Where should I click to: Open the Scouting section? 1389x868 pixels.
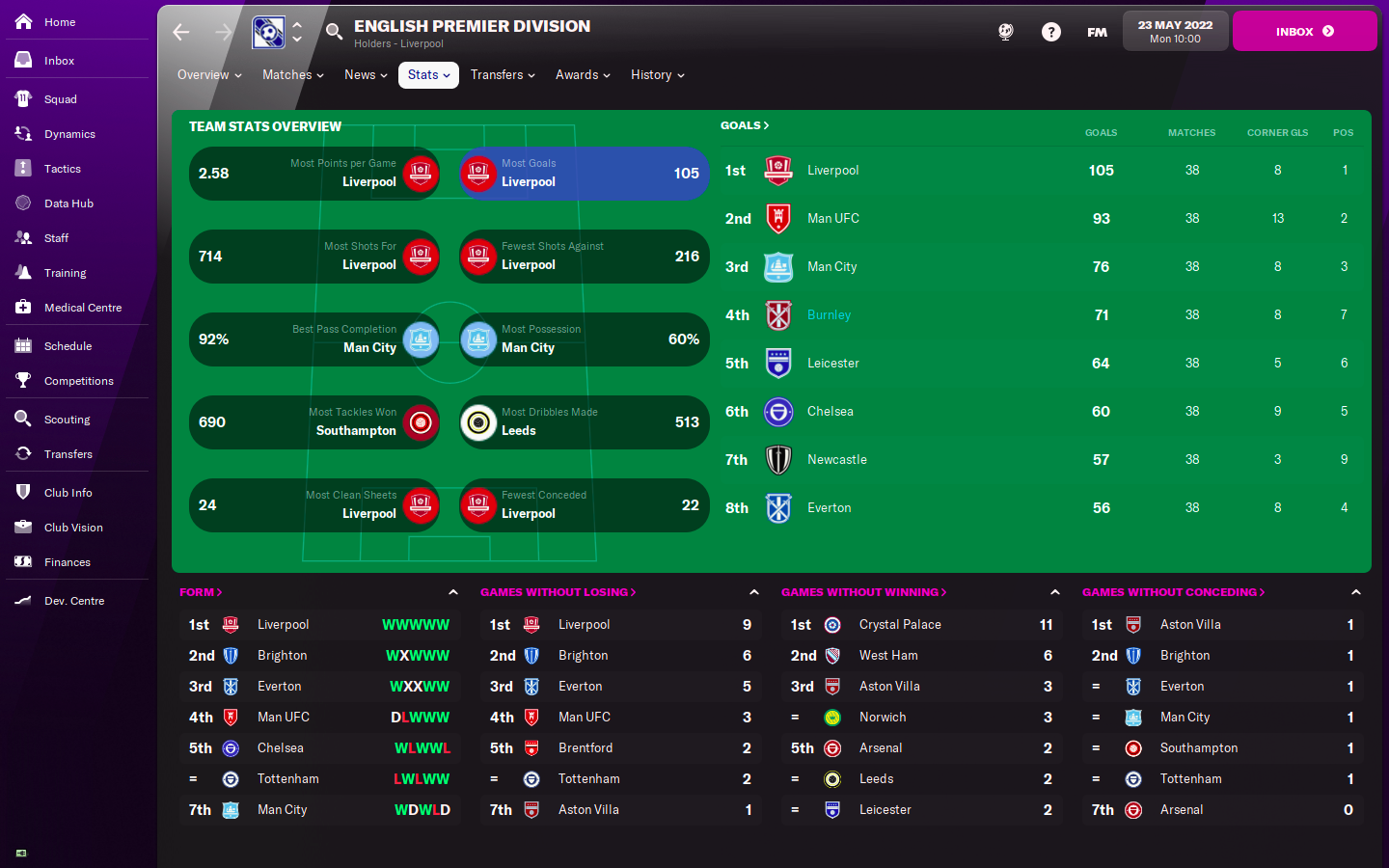point(67,420)
